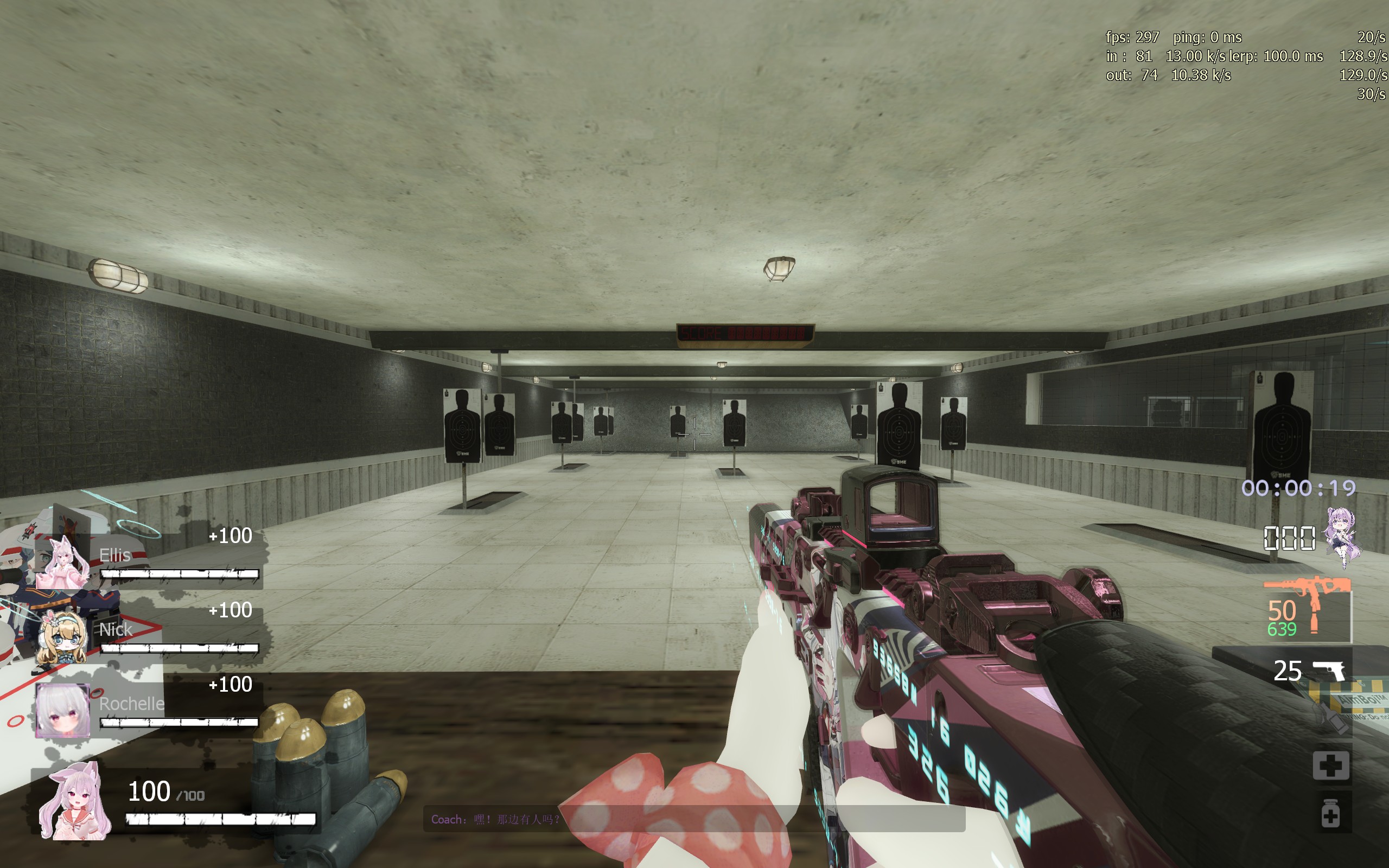Click Ellis's teammate portrait
The image size is (1389, 868).
pyautogui.click(x=62, y=561)
